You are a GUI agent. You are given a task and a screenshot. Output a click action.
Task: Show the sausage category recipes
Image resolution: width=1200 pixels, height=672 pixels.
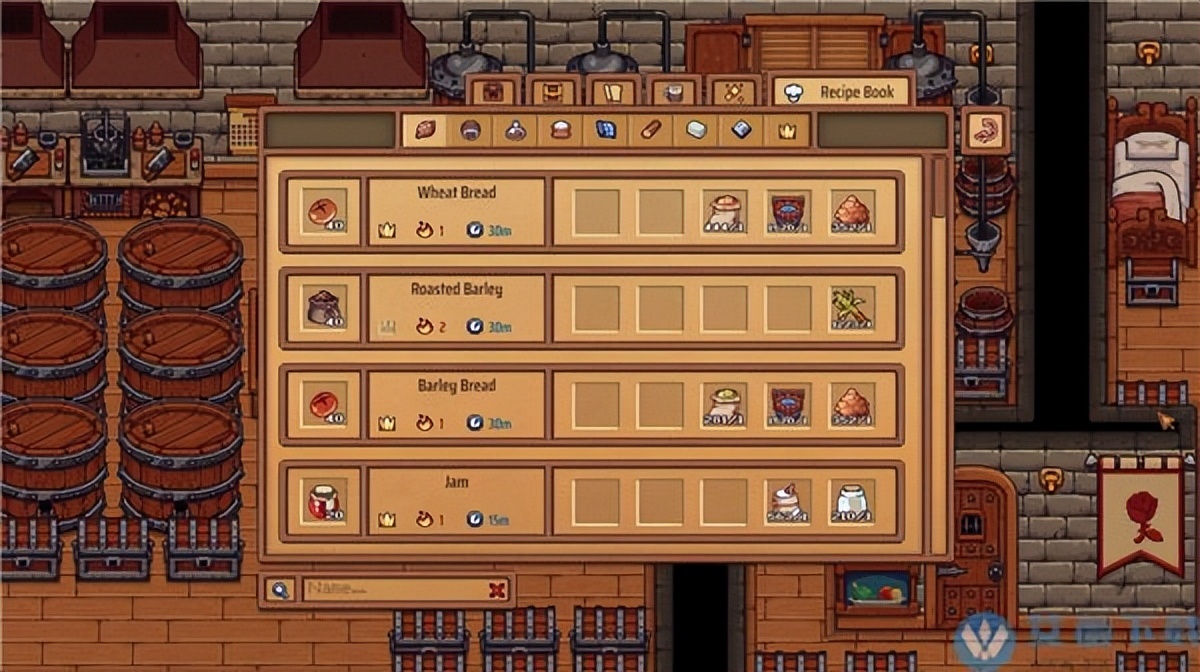coord(651,130)
